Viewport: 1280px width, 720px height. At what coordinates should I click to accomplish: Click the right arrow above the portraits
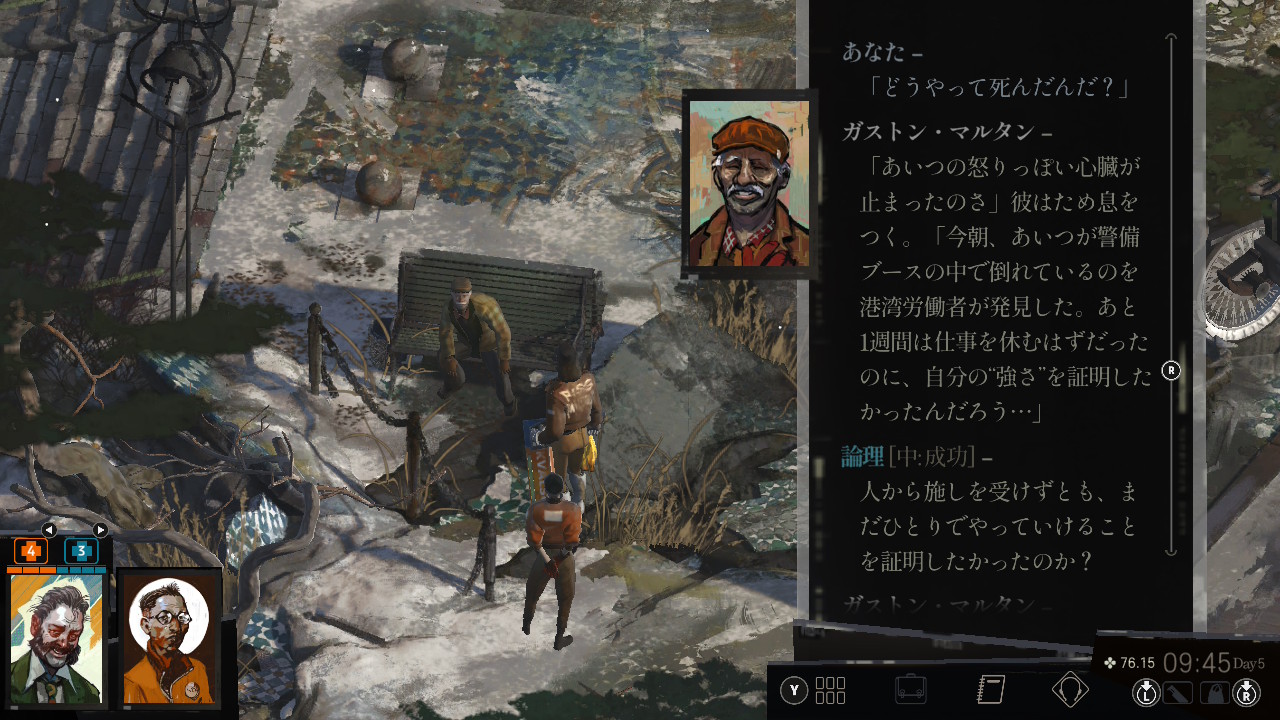(x=100, y=530)
